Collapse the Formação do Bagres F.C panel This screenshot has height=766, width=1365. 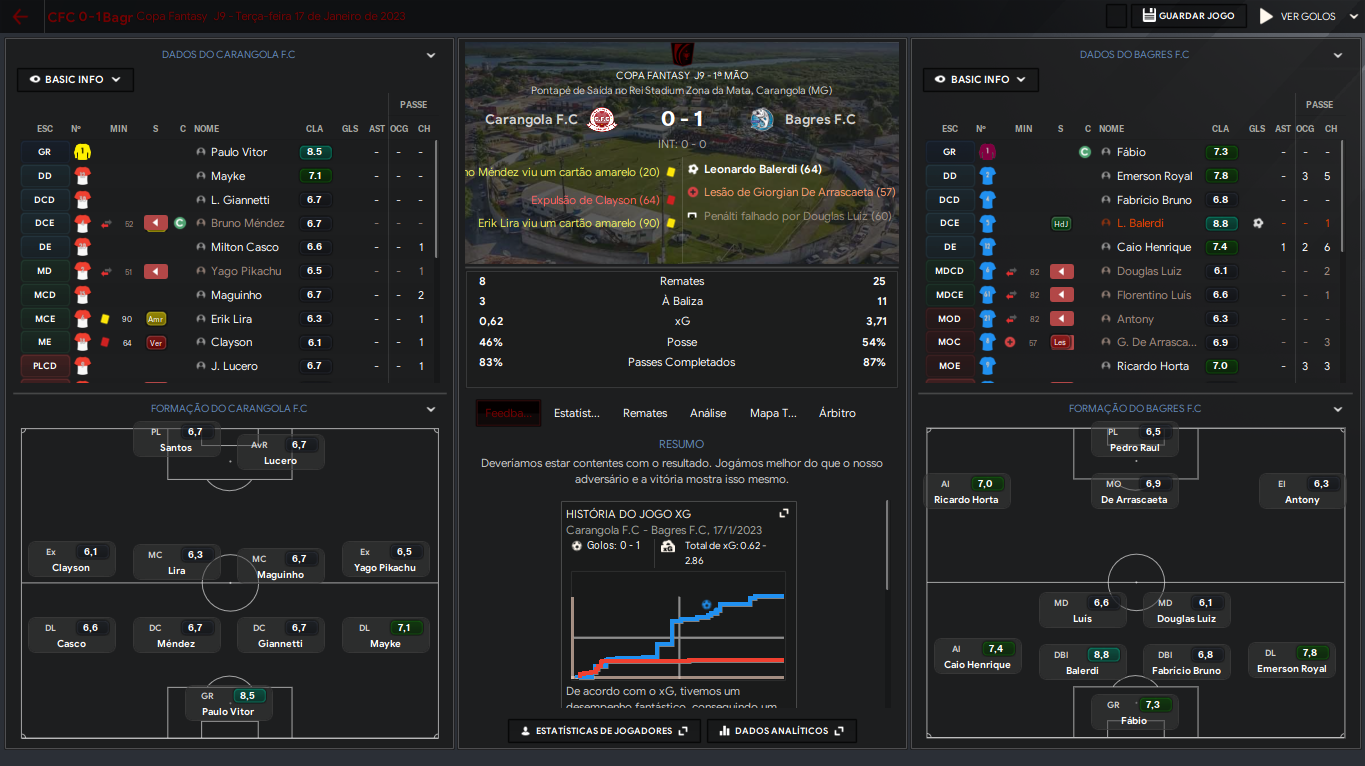pyautogui.click(x=1338, y=409)
